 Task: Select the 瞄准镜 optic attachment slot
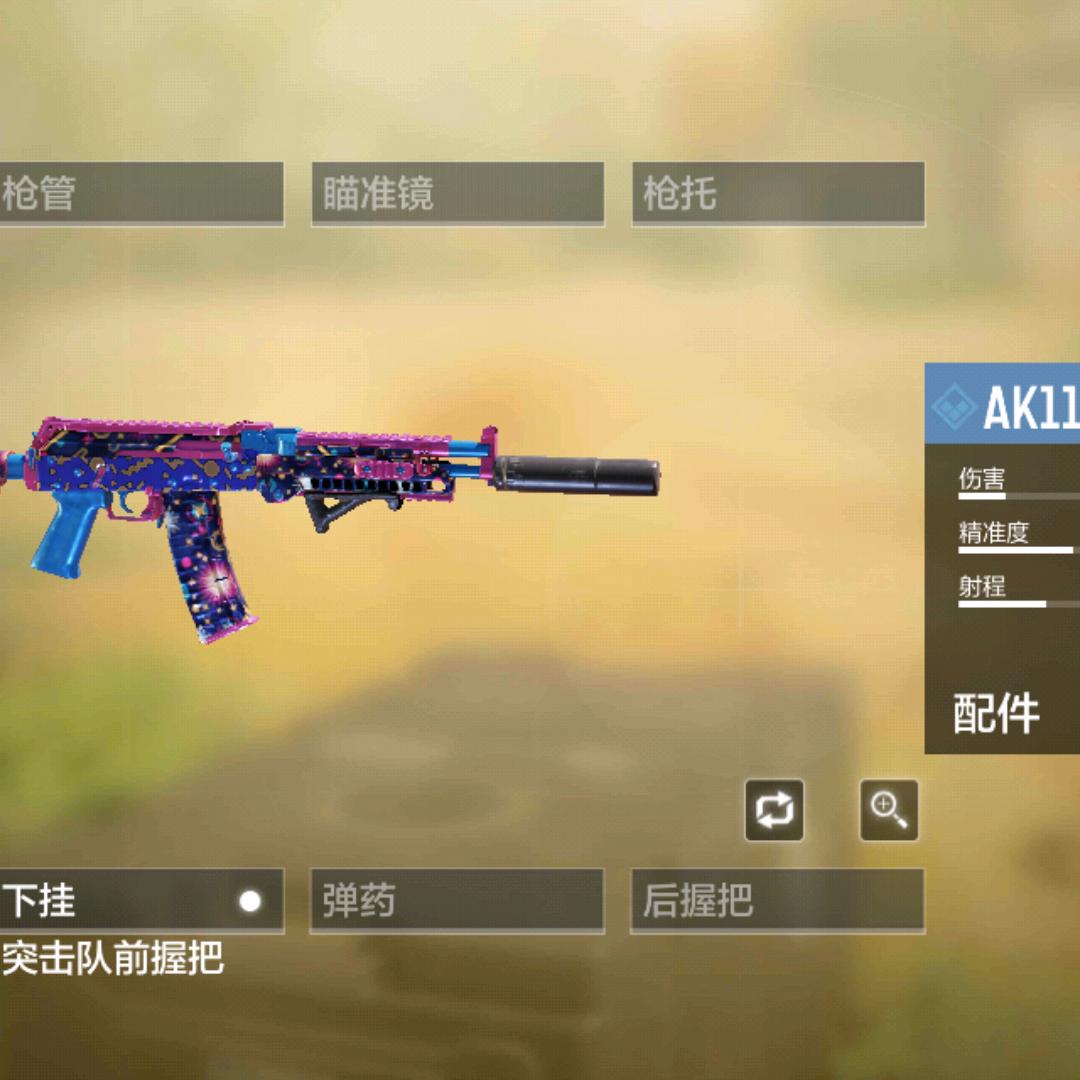click(457, 194)
